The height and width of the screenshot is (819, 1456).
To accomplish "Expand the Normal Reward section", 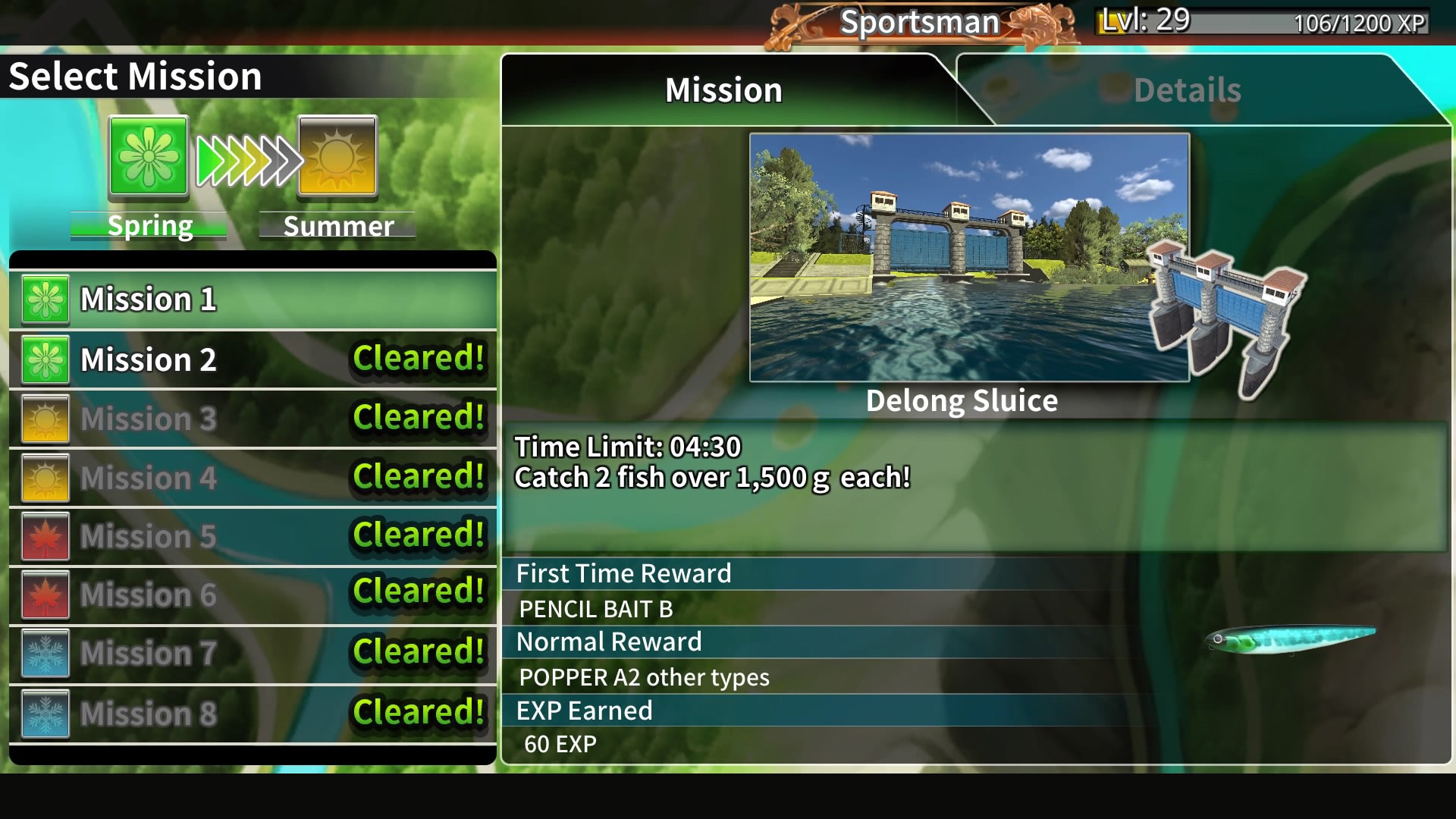I will [608, 641].
